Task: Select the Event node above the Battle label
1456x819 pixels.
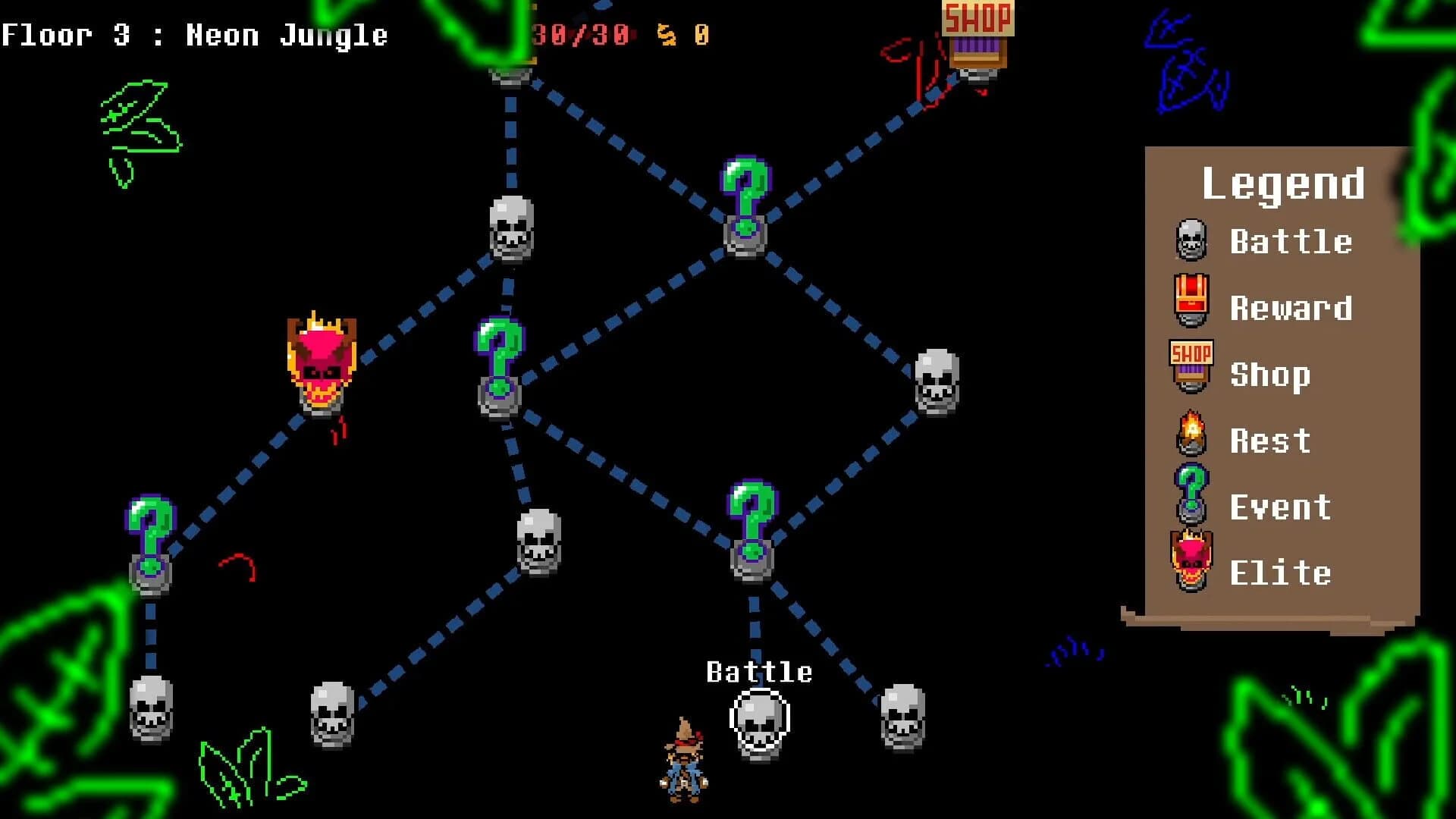Action: point(751,531)
